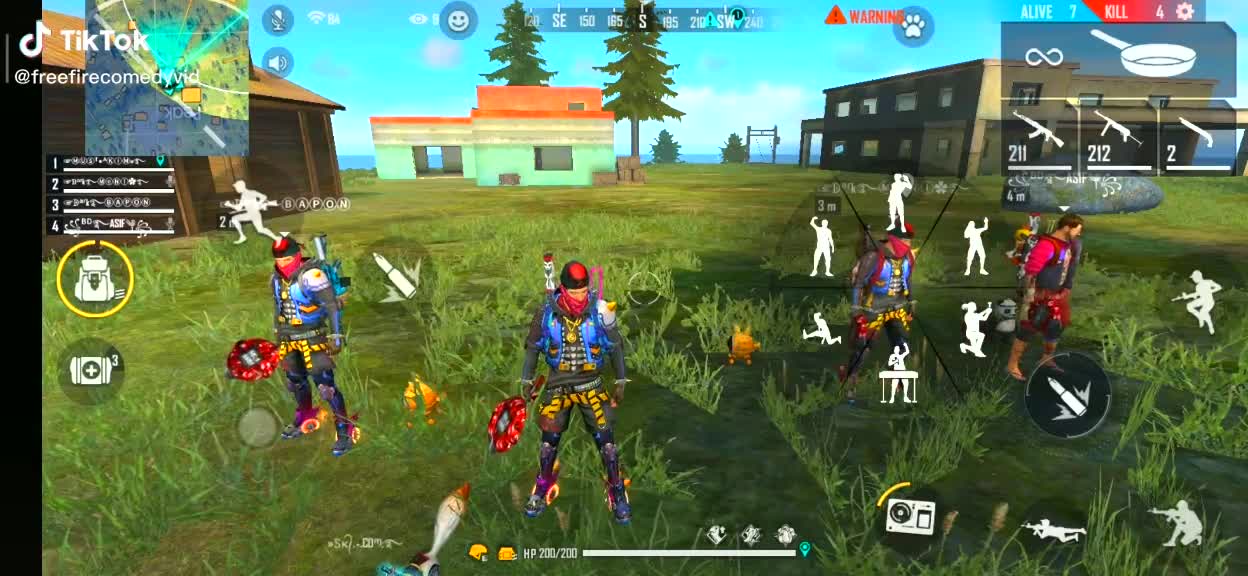Toggle the microphone voice icon
1248x576 pixels.
tap(277, 19)
